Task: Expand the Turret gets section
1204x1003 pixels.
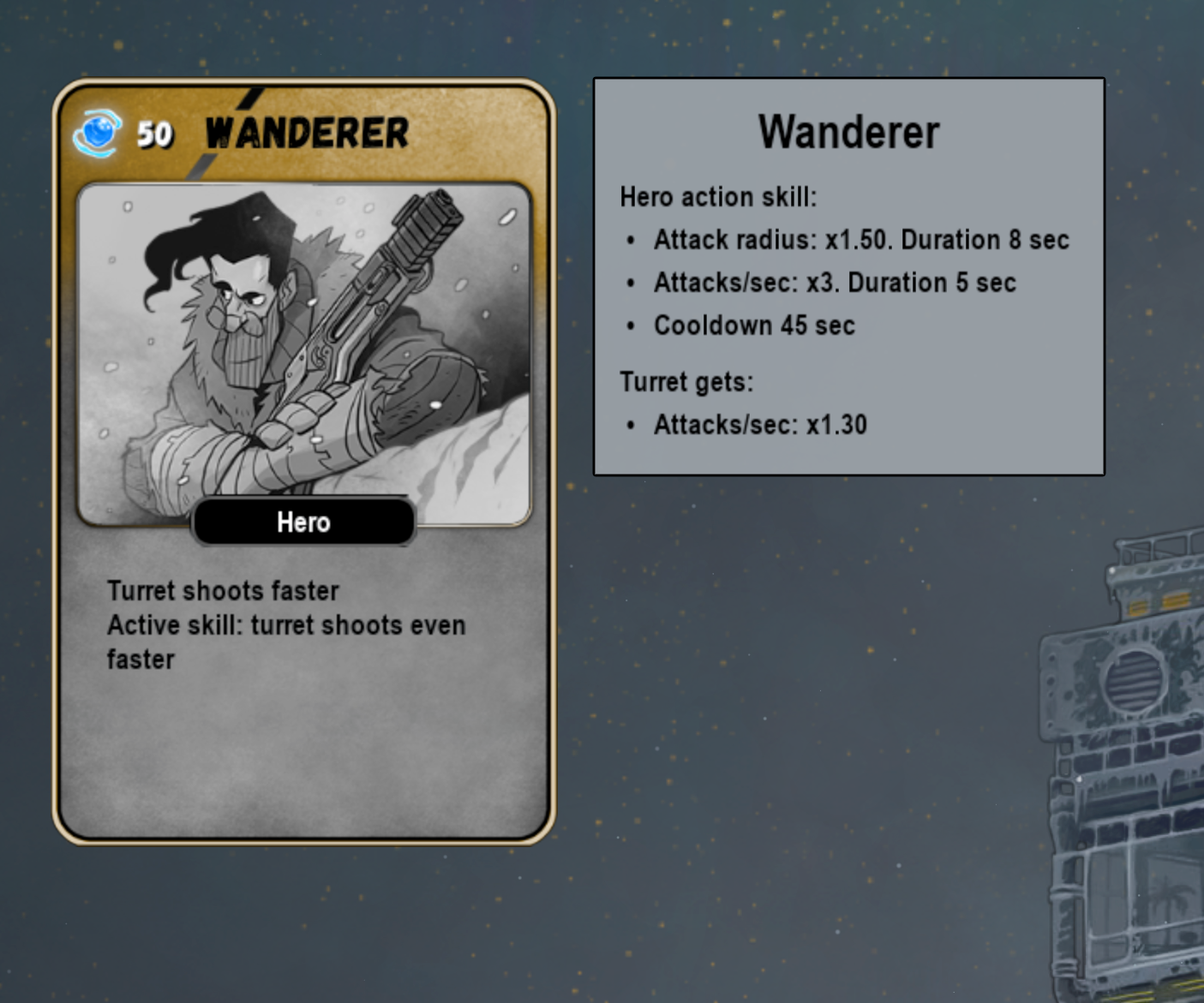Action: point(686,382)
